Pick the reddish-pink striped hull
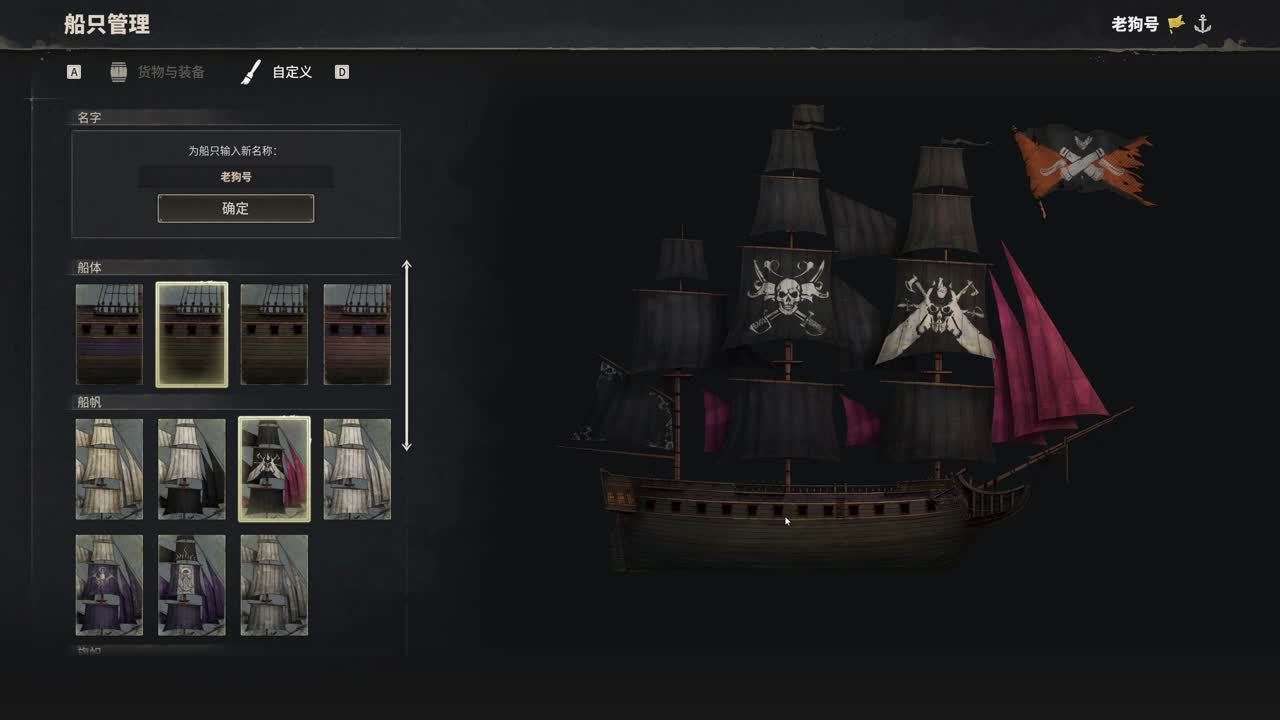Screen dimensions: 1280x720 [357, 334]
